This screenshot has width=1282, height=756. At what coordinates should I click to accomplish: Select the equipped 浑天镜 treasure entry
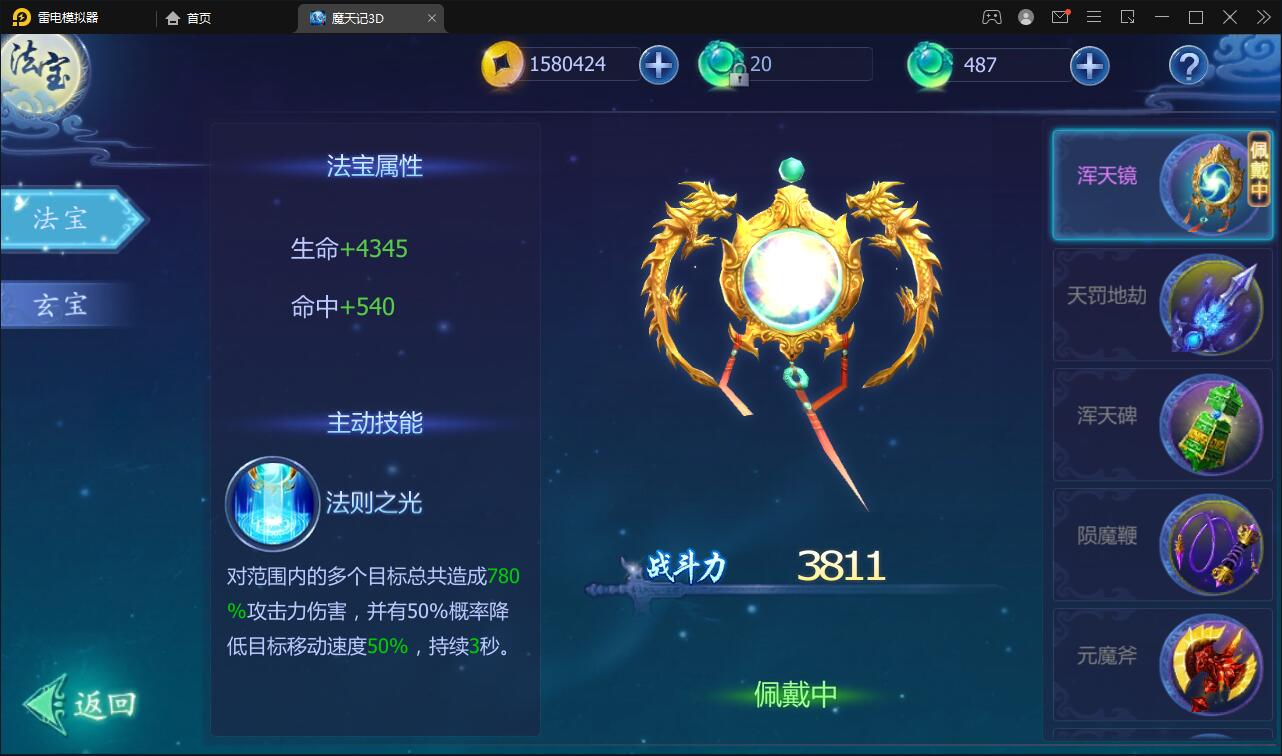coord(1160,185)
